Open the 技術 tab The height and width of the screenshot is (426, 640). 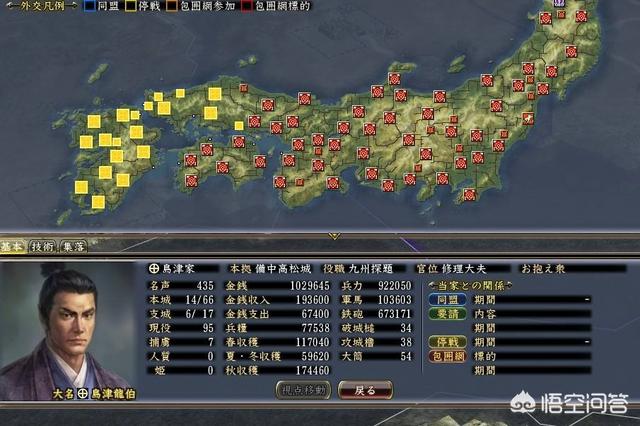point(42,247)
